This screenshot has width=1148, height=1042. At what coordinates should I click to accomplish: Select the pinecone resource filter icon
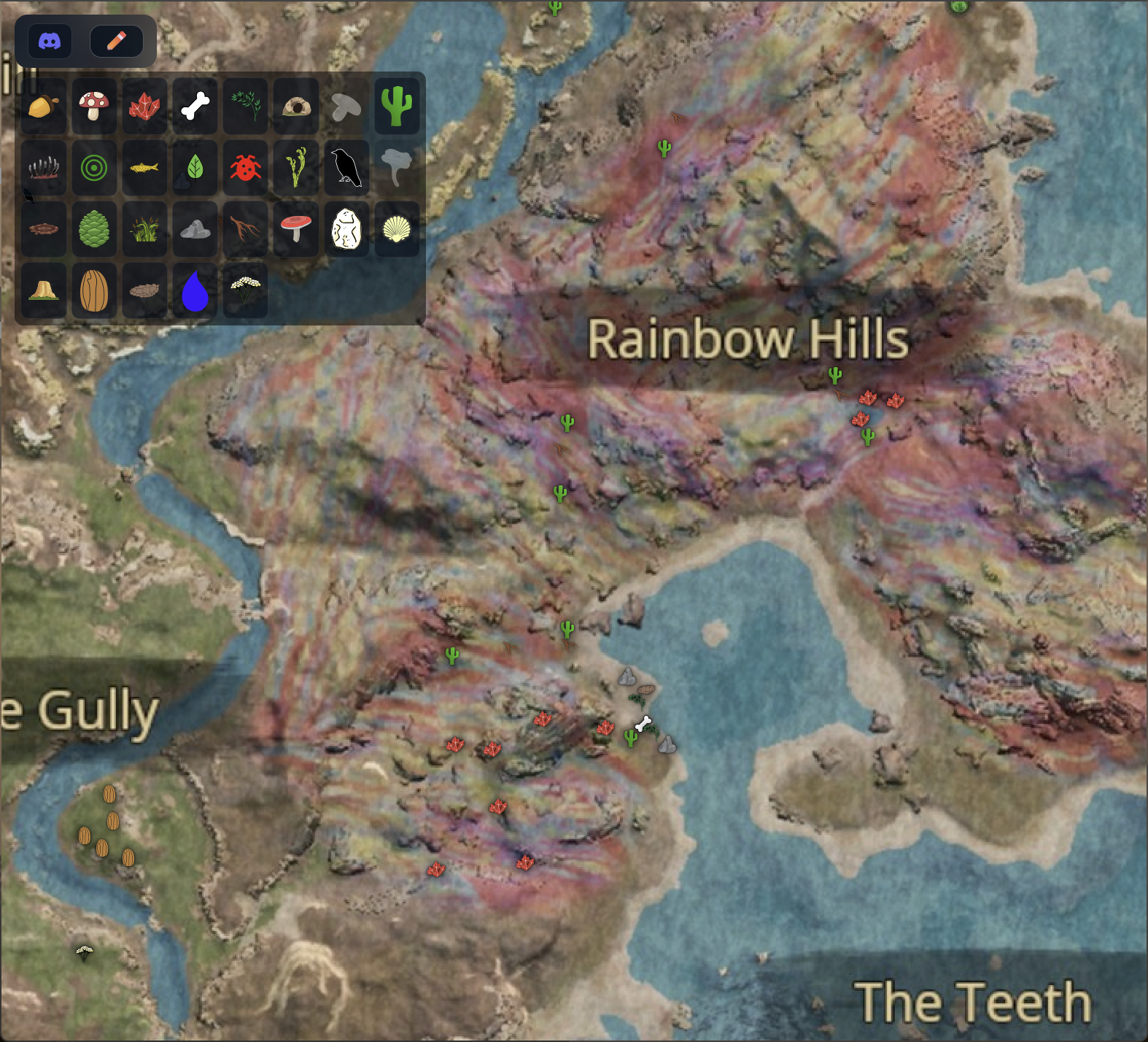(94, 228)
